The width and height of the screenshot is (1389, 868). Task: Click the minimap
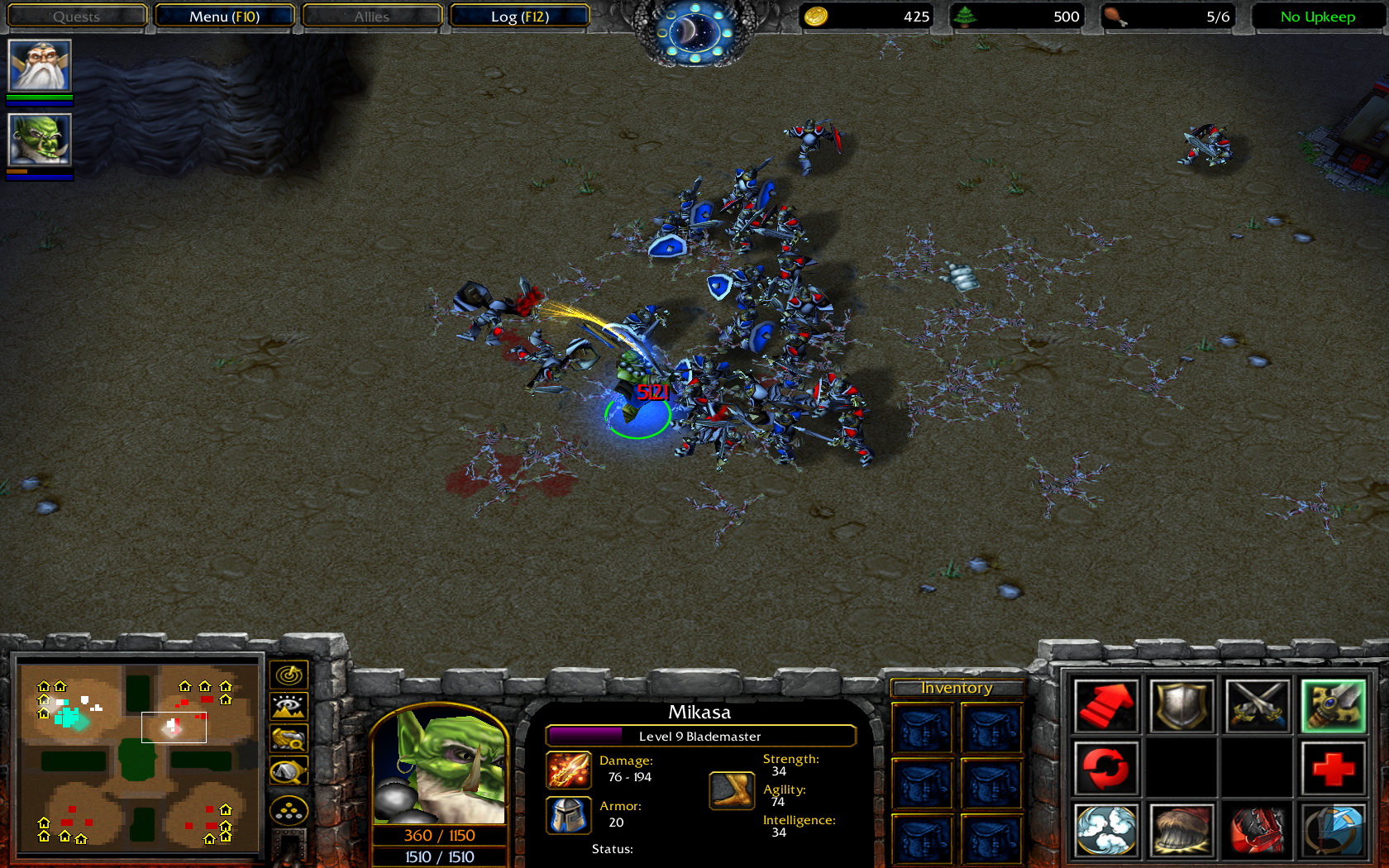click(137, 757)
